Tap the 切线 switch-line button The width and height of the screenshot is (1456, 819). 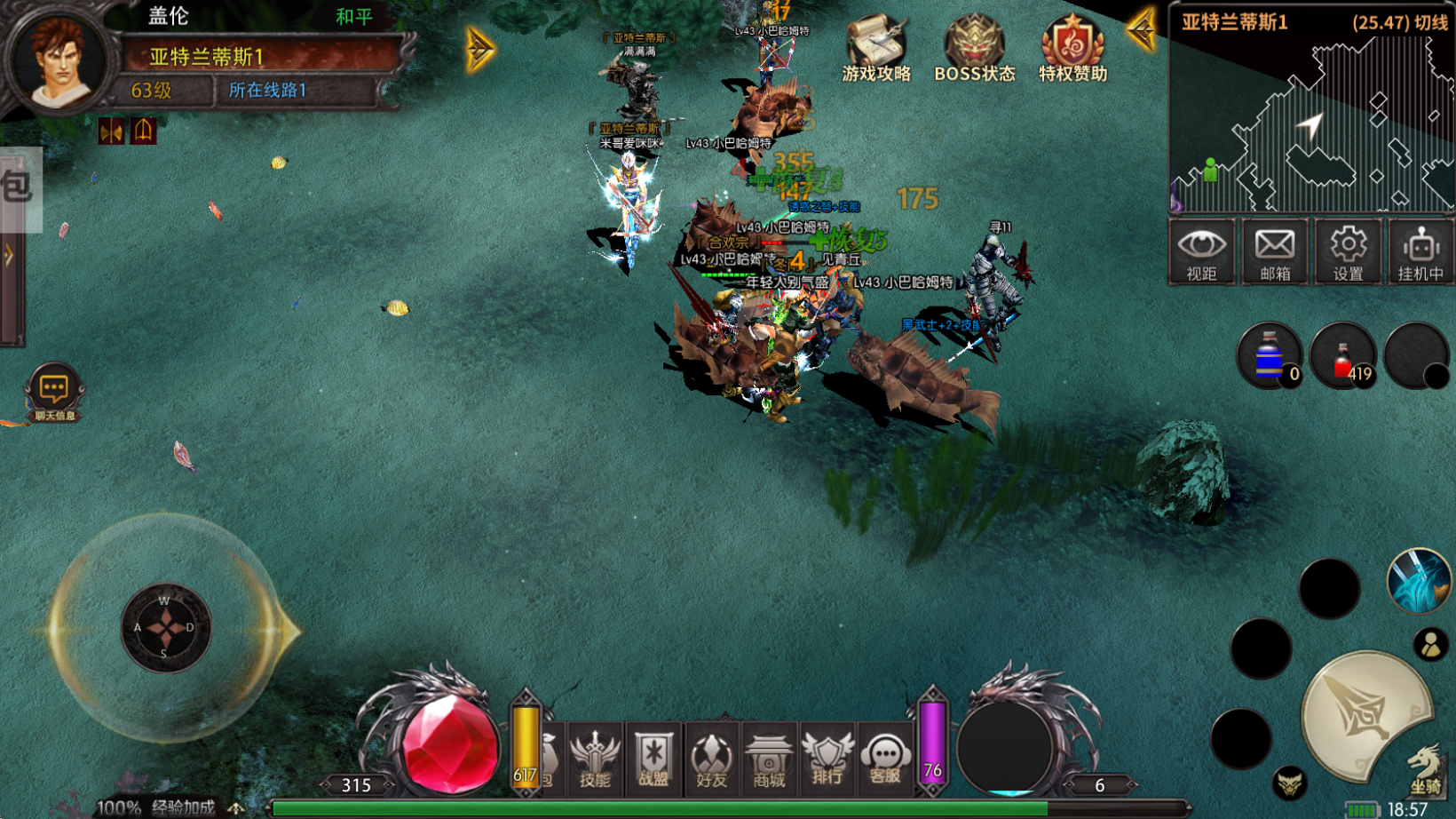1431,22
